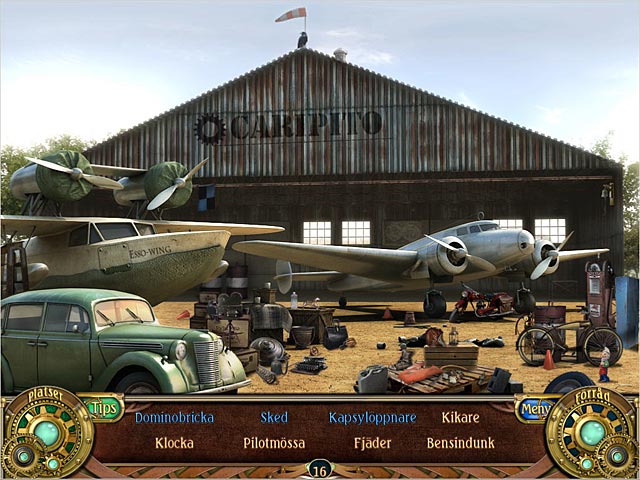The image size is (640, 480).
Task: Choose Kapsylöppnare in the item list
Action: coord(372,417)
